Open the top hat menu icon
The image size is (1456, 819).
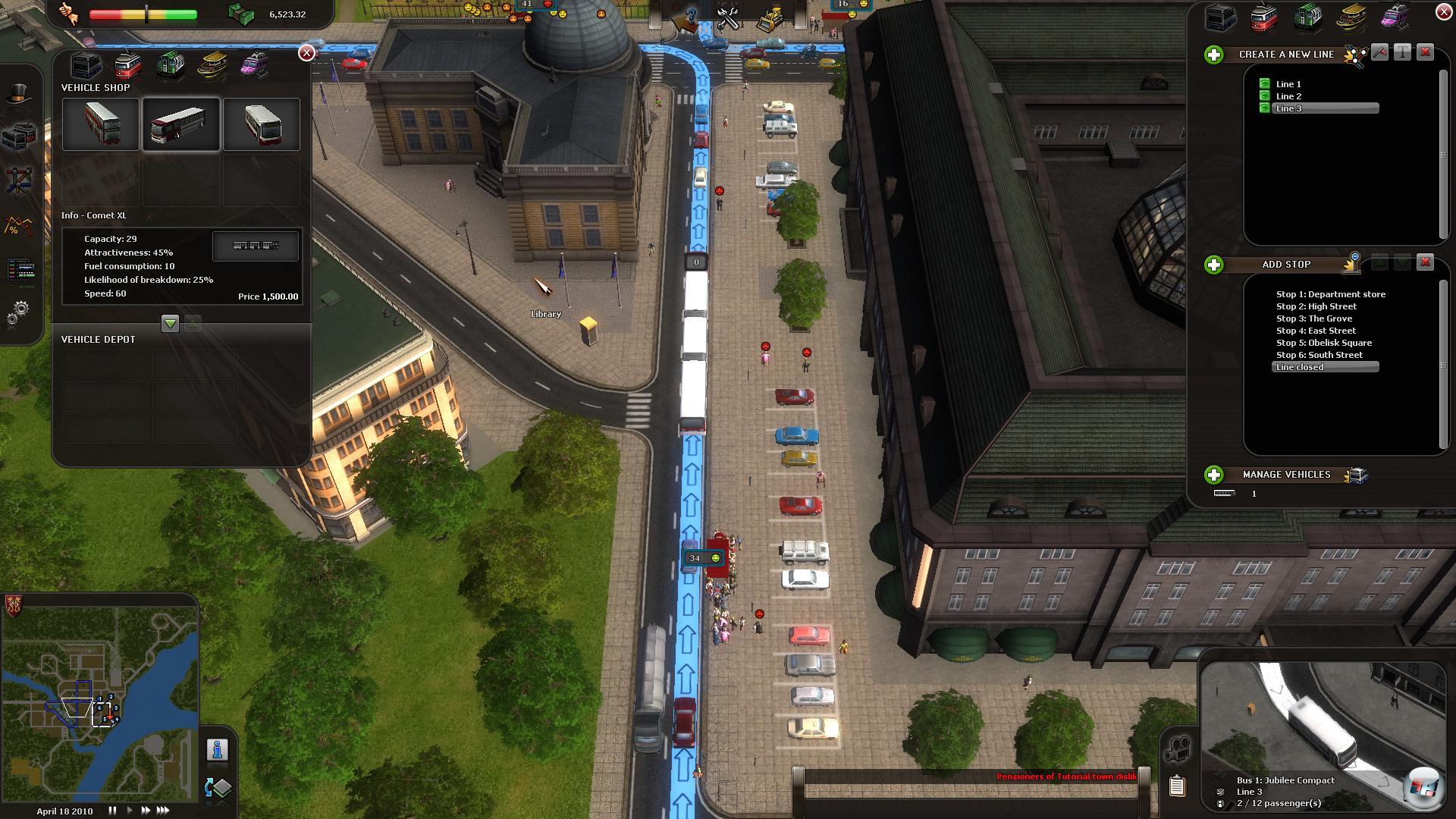pyautogui.click(x=19, y=94)
